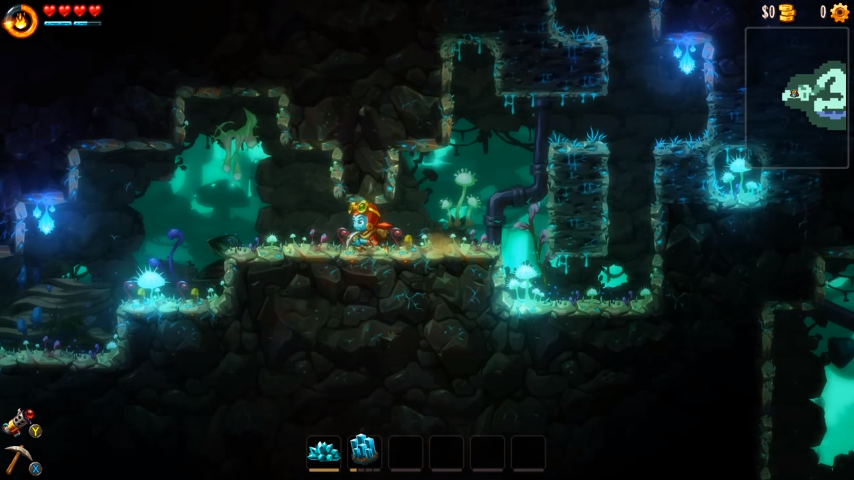Choose the pickaxe tool icon
Screen dimensions: 854x480
click(x=16, y=458)
